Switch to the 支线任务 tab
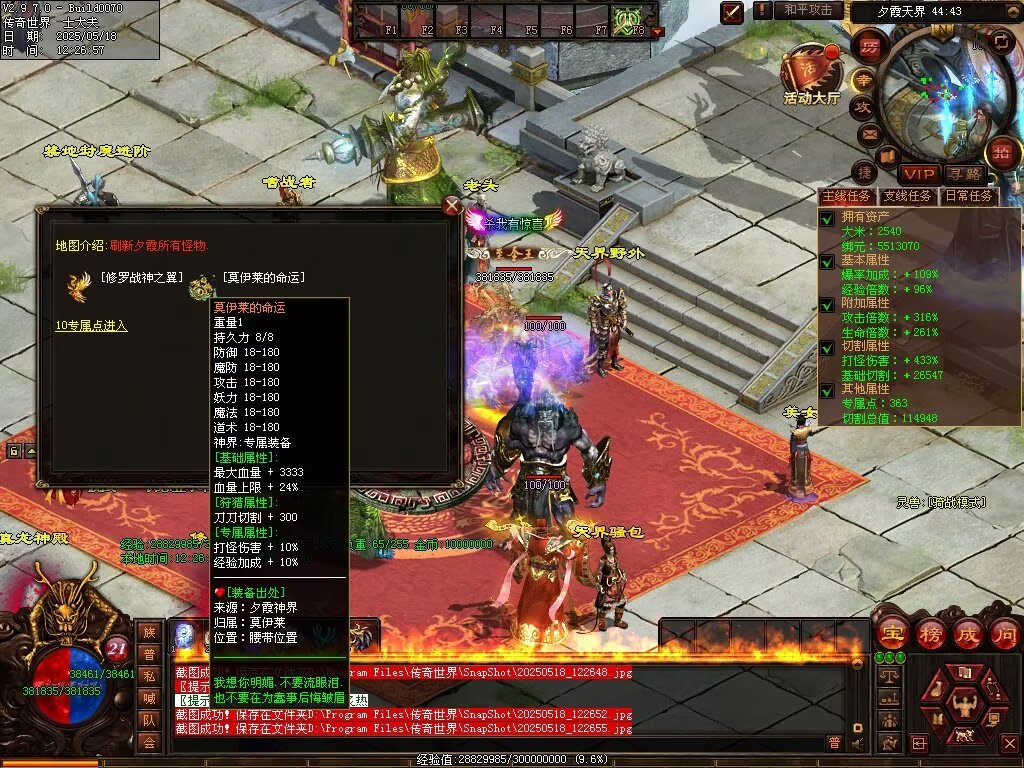 908,196
